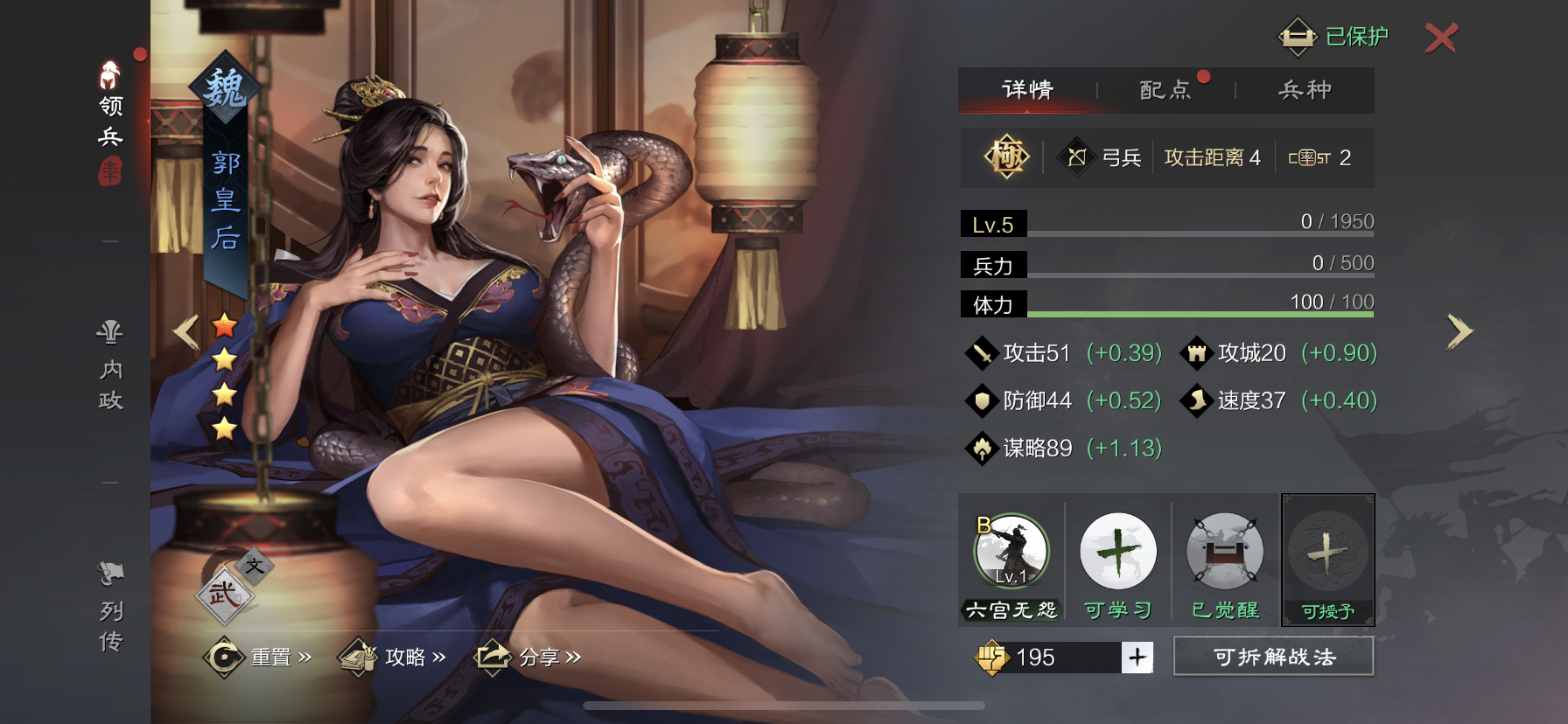Open the 攻略 strategy guide

coord(394,658)
